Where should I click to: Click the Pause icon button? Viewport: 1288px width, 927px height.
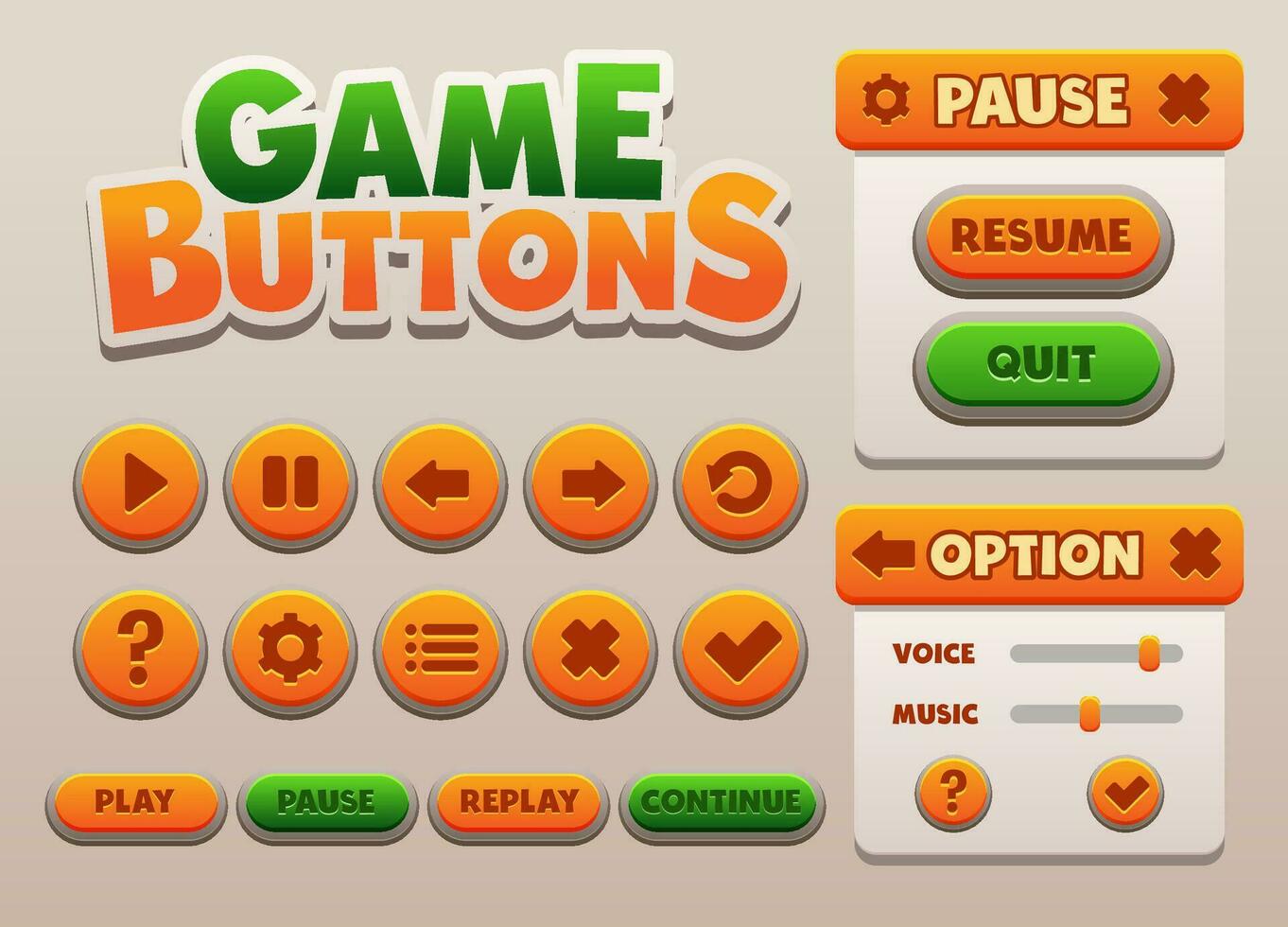click(x=290, y=482)
